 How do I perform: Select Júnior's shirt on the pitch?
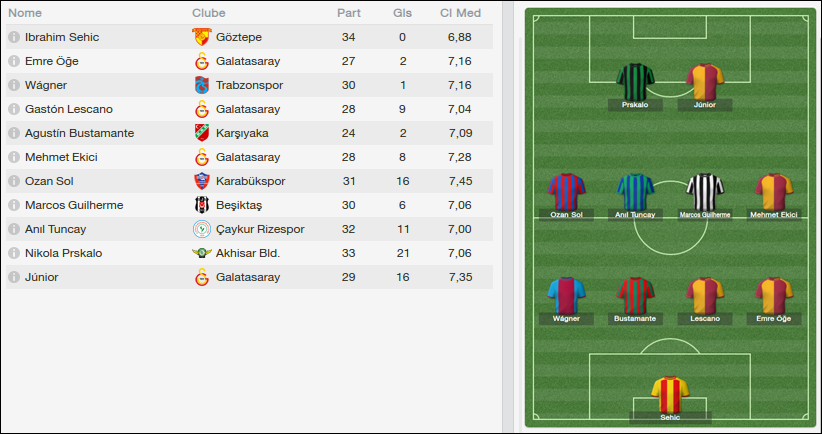[704, 82]
